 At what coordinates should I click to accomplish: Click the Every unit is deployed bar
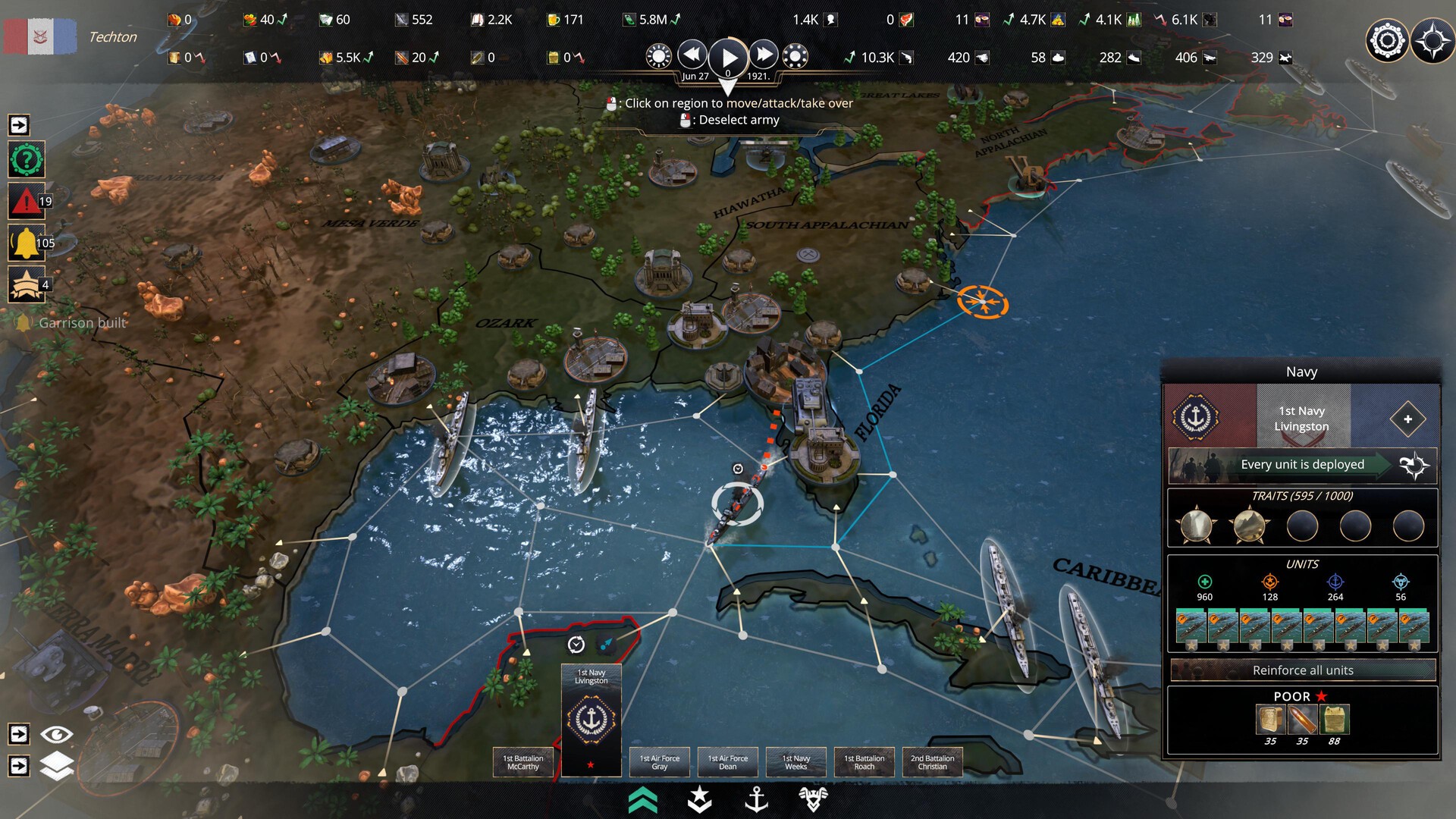click(x=1302, y=465)
